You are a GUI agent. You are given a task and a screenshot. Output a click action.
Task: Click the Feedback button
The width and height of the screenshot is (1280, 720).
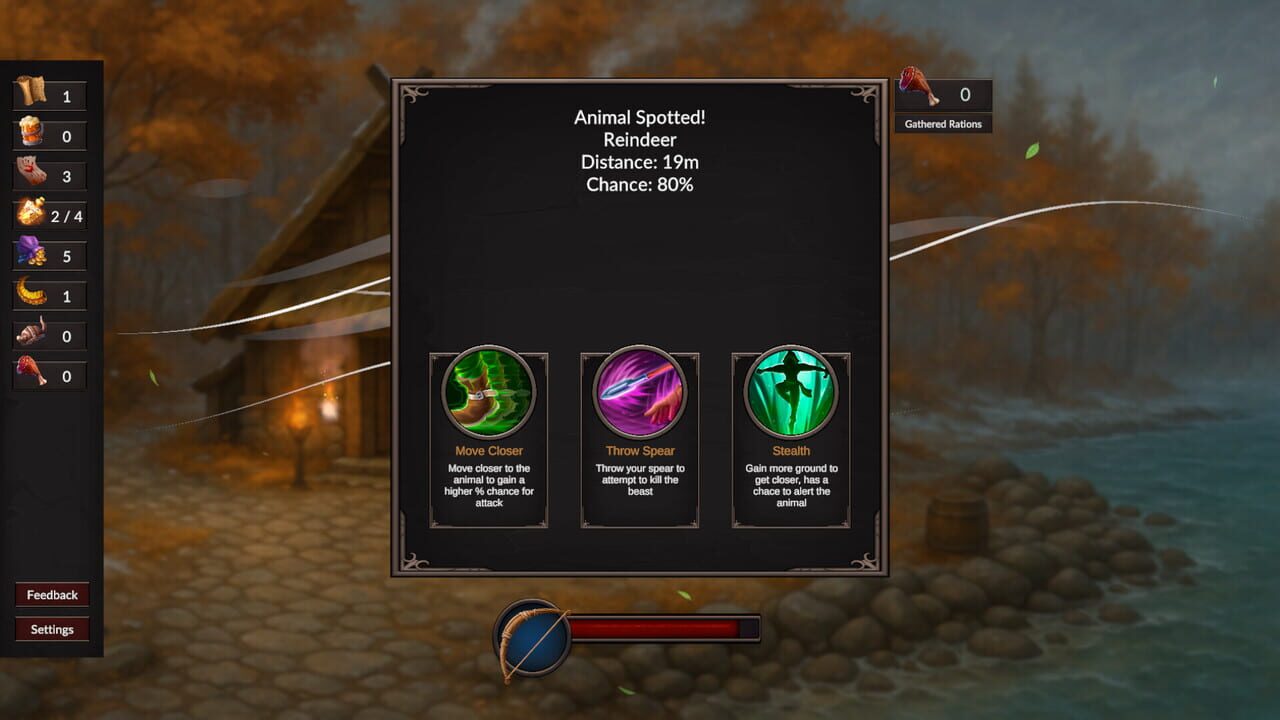(51, 594)
